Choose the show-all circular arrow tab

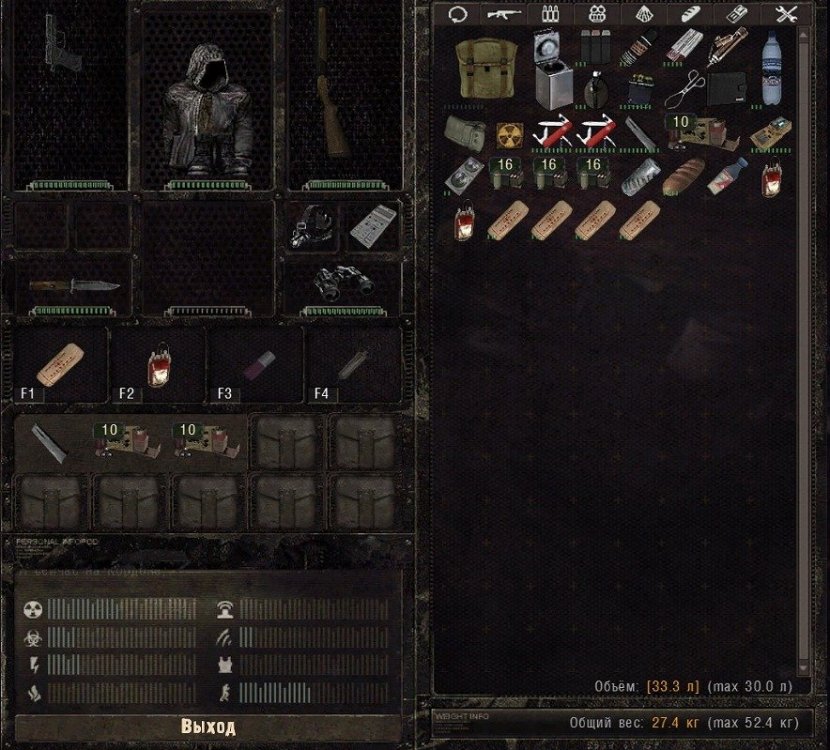459,14
